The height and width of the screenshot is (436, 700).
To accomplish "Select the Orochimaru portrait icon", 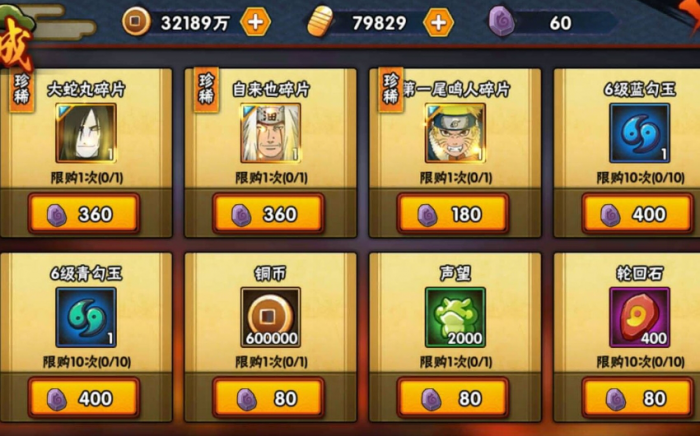I will [x=85, y=133].
